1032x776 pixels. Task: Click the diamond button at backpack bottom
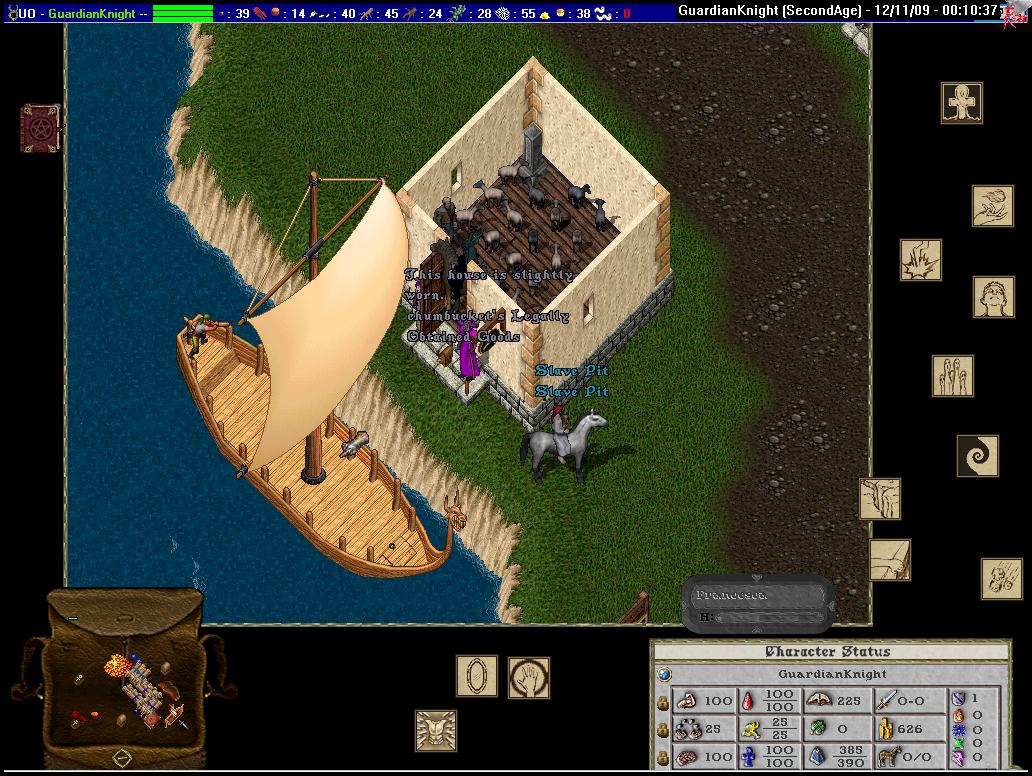click(x=122, y=757)
